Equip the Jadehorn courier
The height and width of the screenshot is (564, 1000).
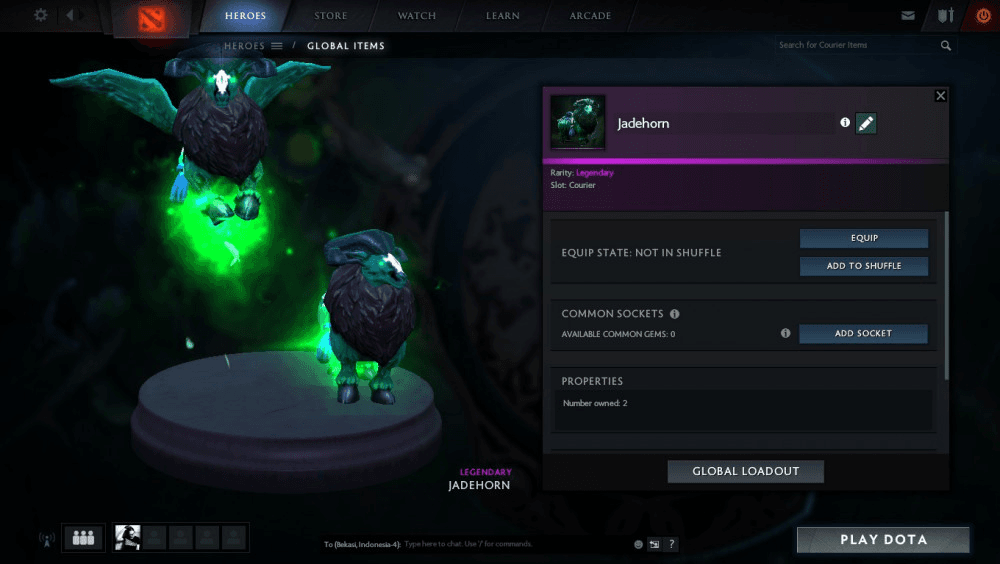864,238
